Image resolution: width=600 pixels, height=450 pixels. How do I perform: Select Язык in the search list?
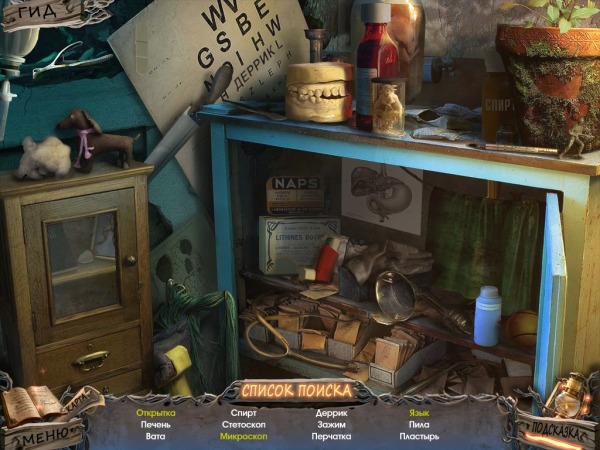tap(419, 412)
